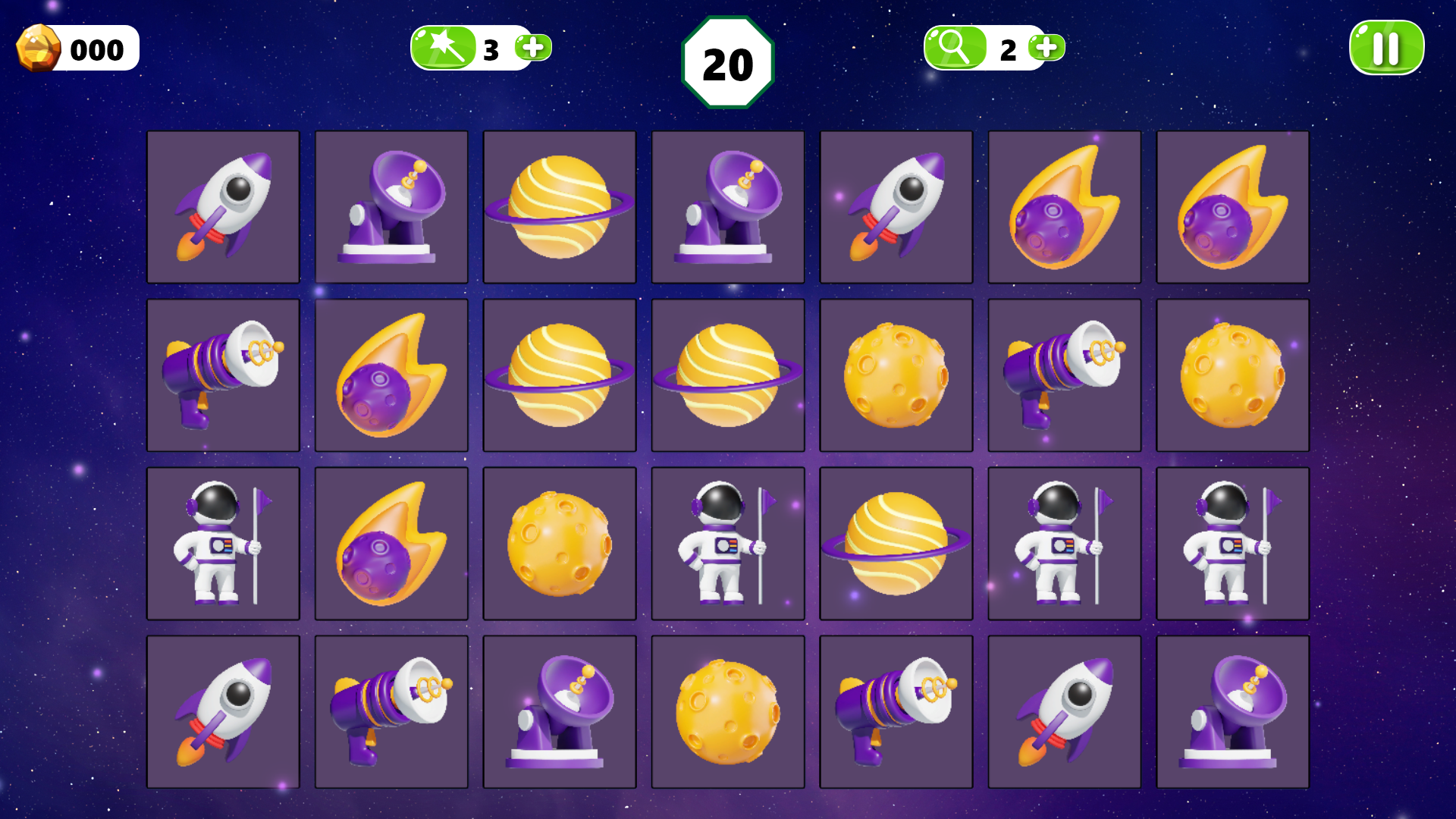Buy more magic wand boosters with the plus button

pos(533,47)
